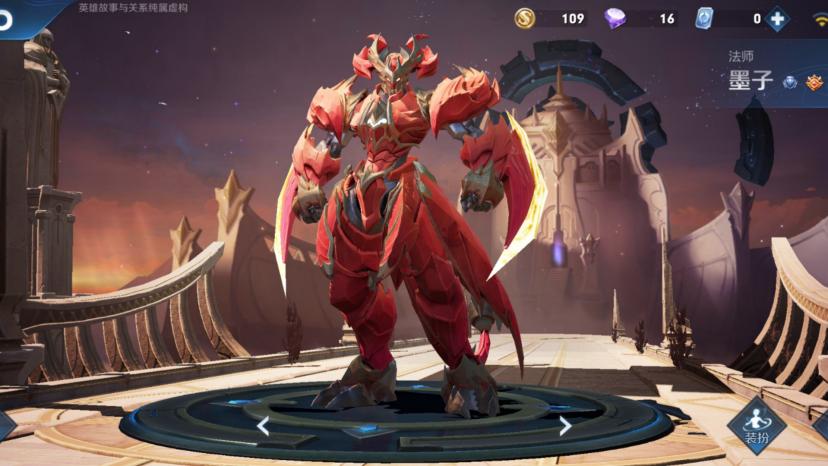Go back using the top-left corner button
828x466 pixels.
(8, 18)
